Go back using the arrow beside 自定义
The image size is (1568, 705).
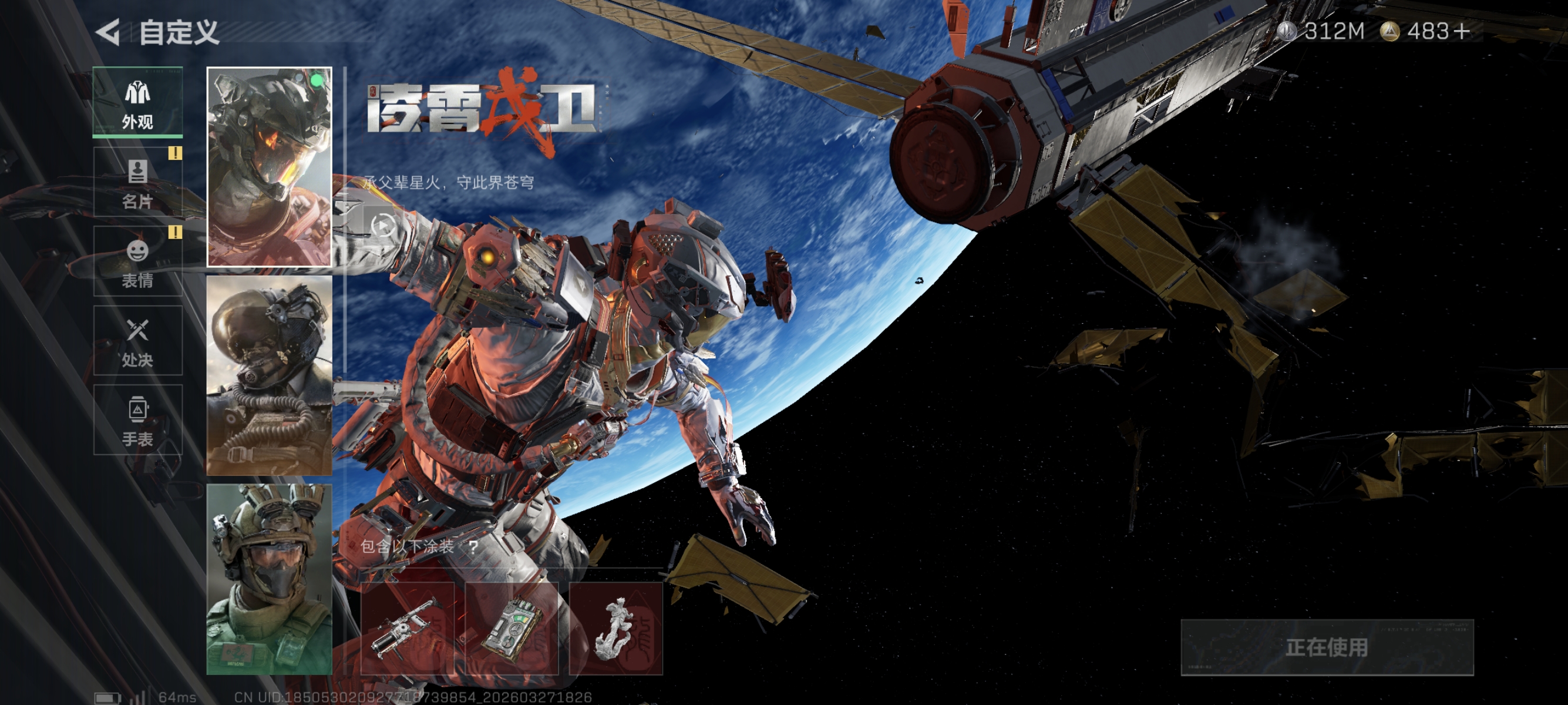(x=109, y=32)
